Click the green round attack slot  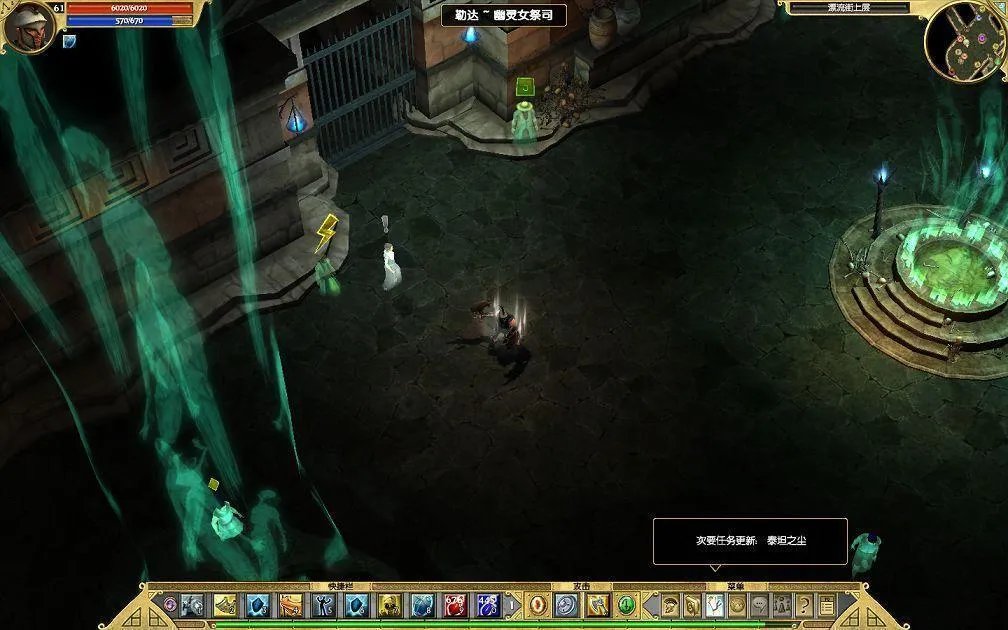tap(627, 605)
